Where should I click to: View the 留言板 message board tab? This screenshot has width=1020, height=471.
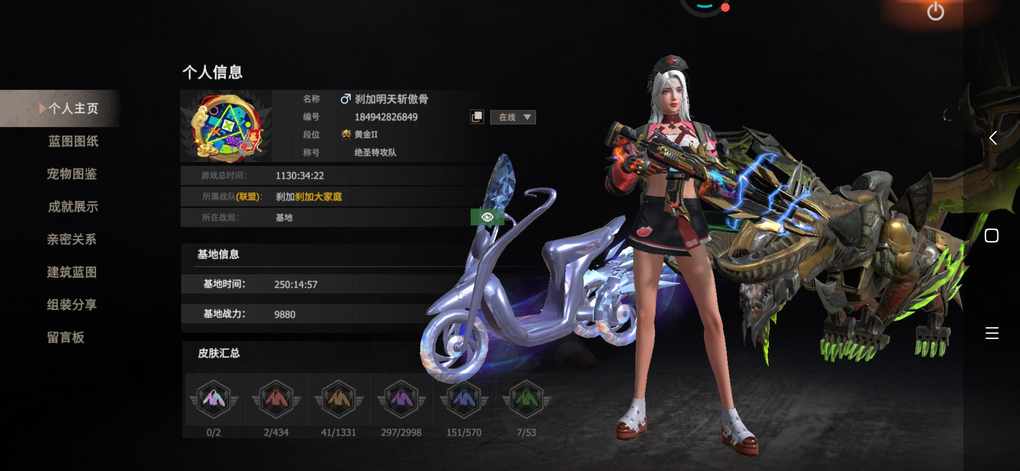(66, 338)
